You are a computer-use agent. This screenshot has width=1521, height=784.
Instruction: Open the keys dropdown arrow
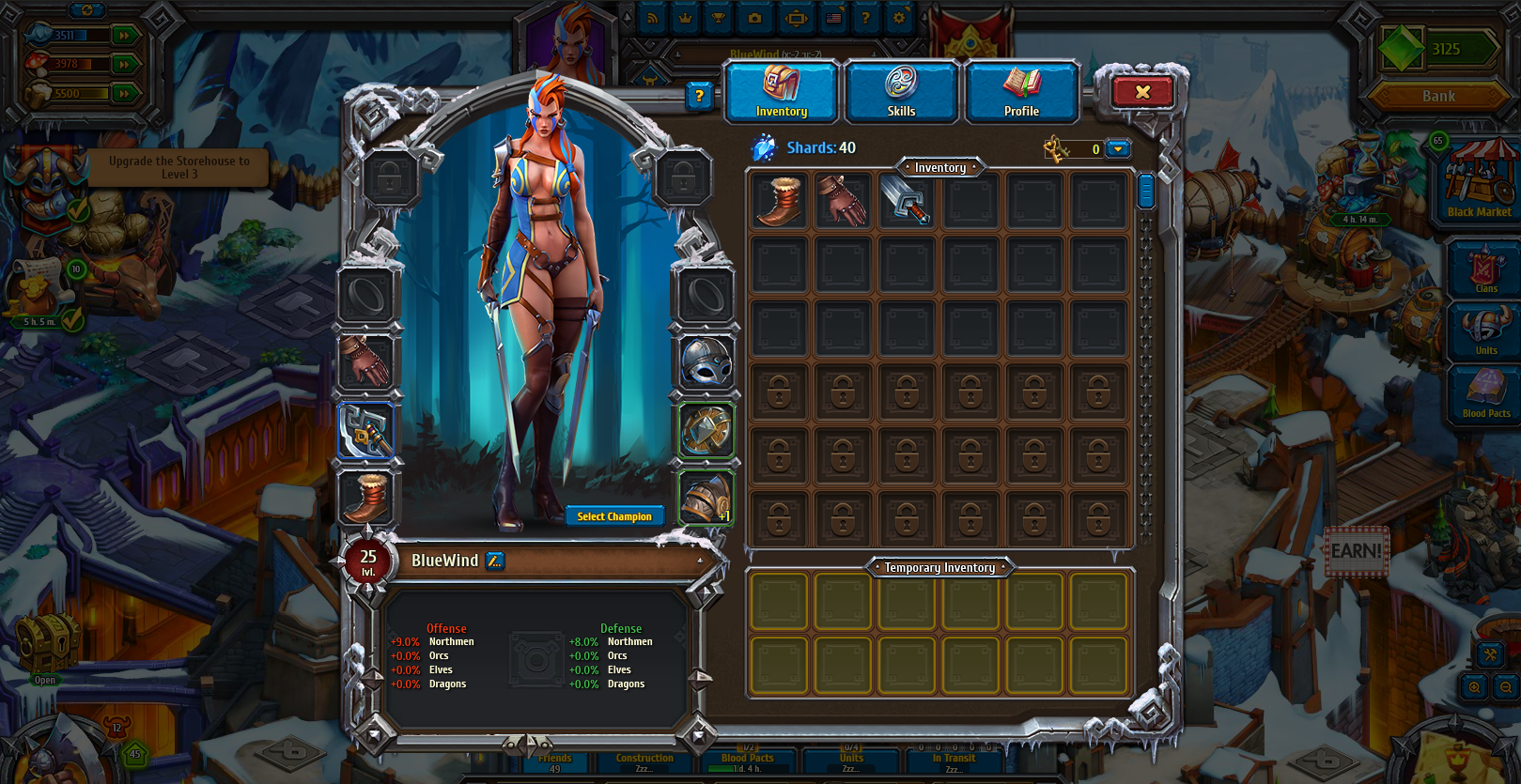[1117, 149]
